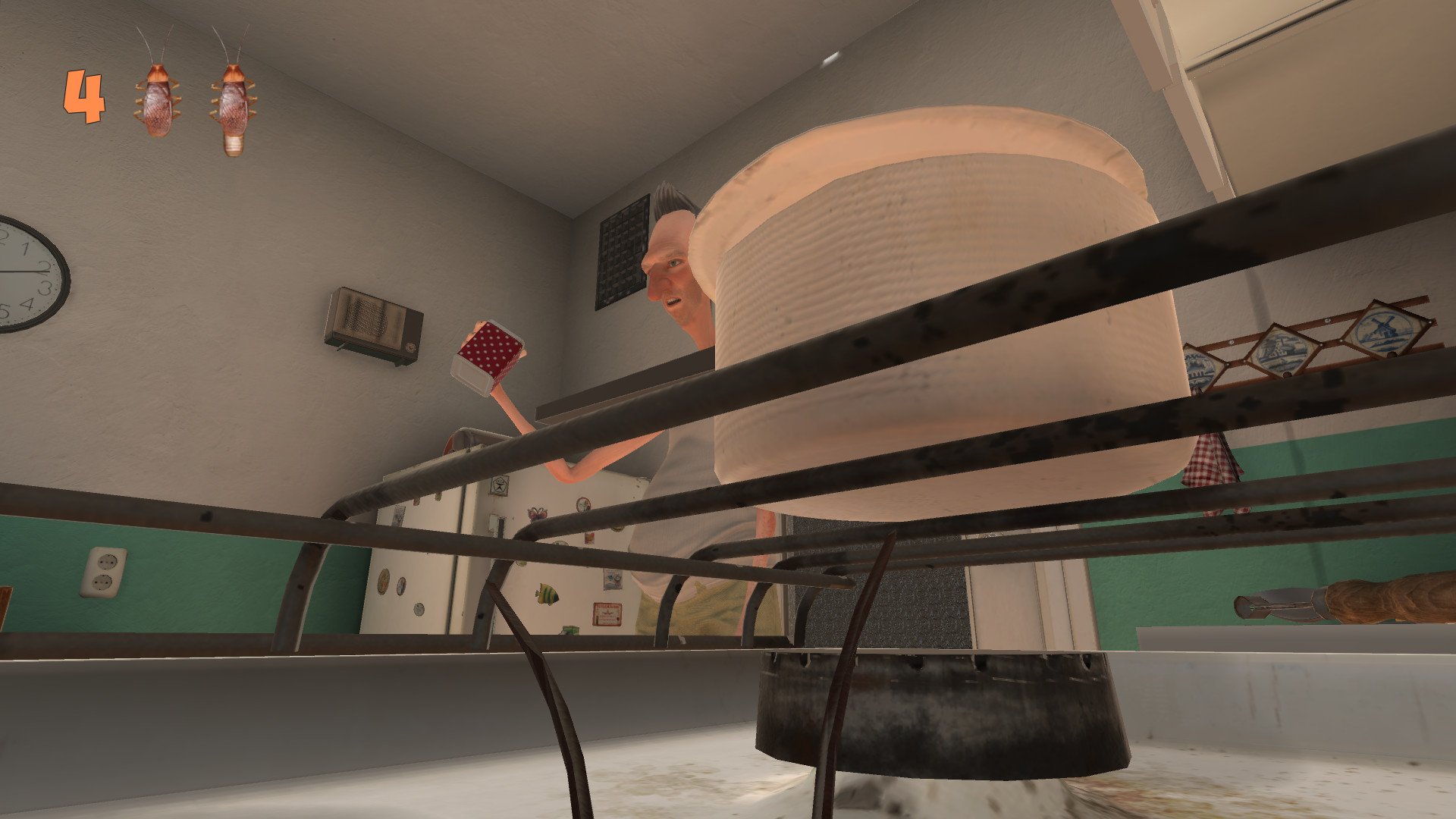
Task: Click the fish magnet on the fridge door
Action: pyautogui.click(x=547, y=595)
